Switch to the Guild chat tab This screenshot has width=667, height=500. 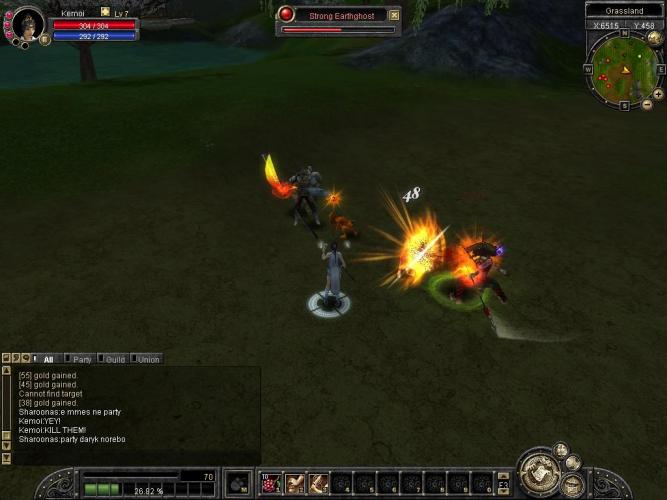(x=114, y=359)
